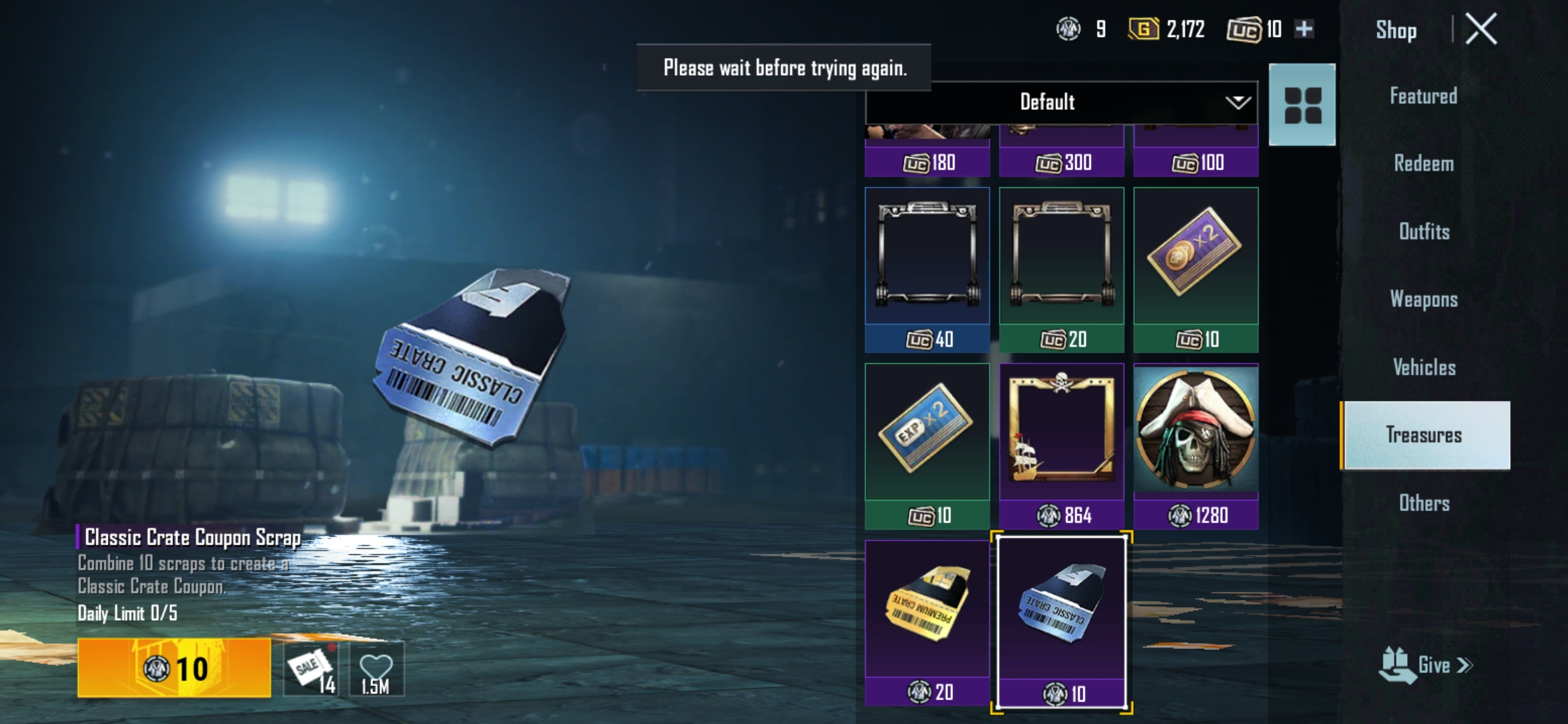Open the Weapons category
Image resolution: width=1568 pixels, height=724 pixels.
[x=1424, y=300]
